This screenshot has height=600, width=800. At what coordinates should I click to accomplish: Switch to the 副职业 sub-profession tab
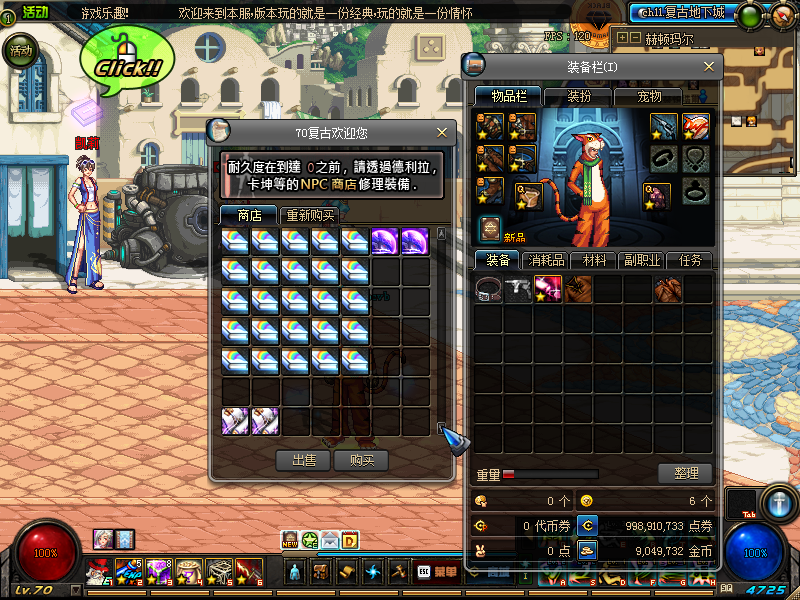(643, 260)
